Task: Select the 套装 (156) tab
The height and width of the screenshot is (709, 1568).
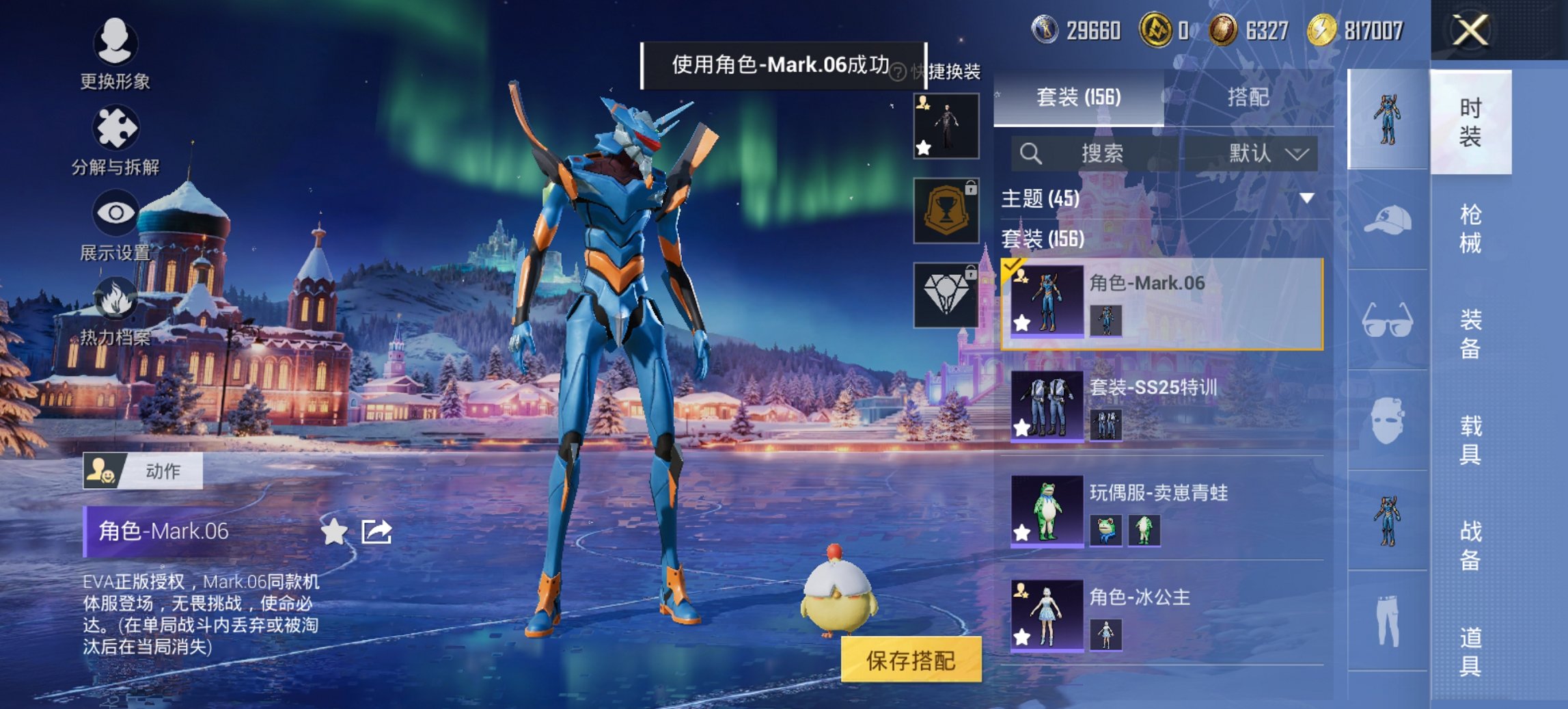Action: pyautogui.click(x=1079, y=97)
